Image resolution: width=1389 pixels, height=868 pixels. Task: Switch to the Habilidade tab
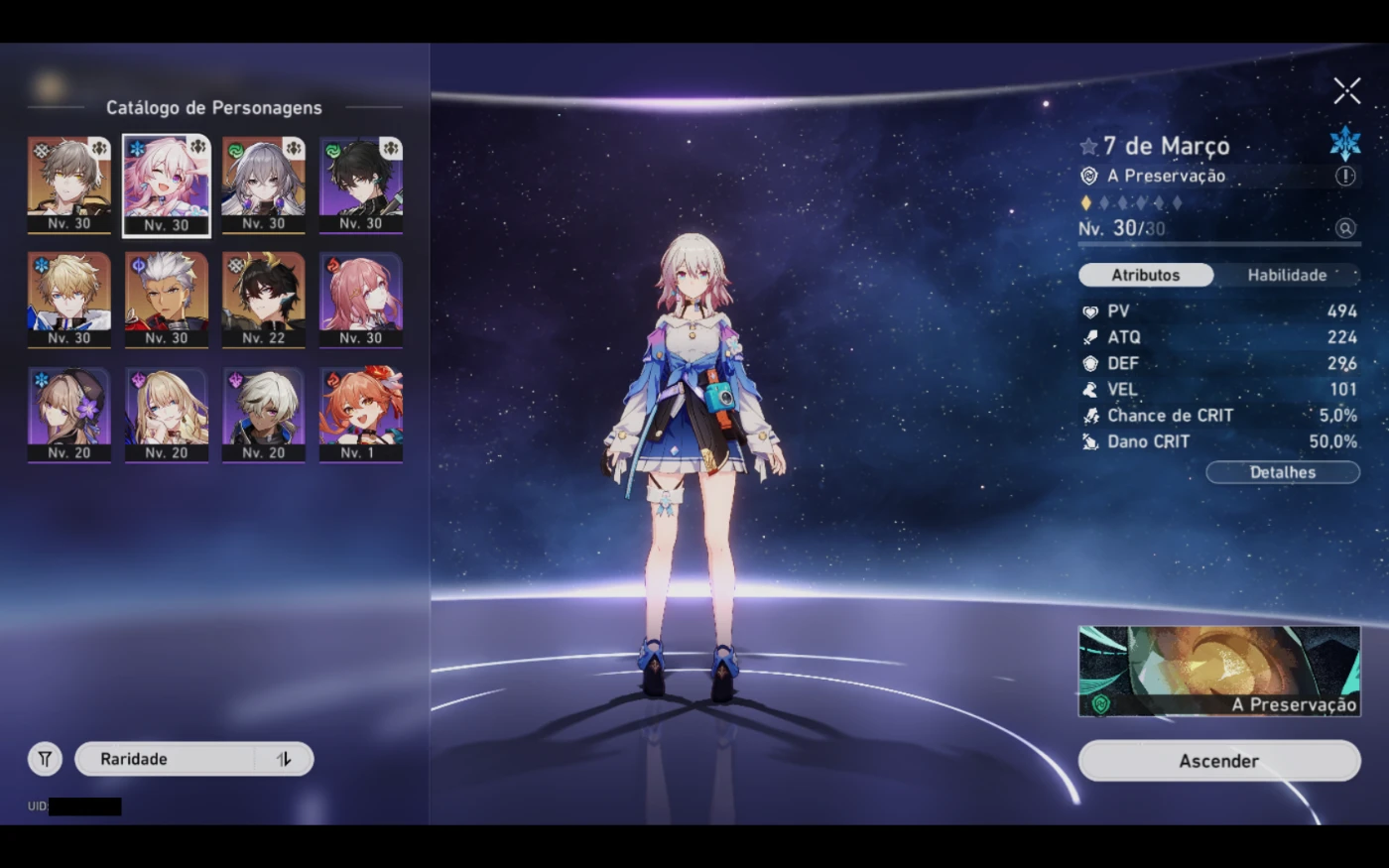[1287, 275]
